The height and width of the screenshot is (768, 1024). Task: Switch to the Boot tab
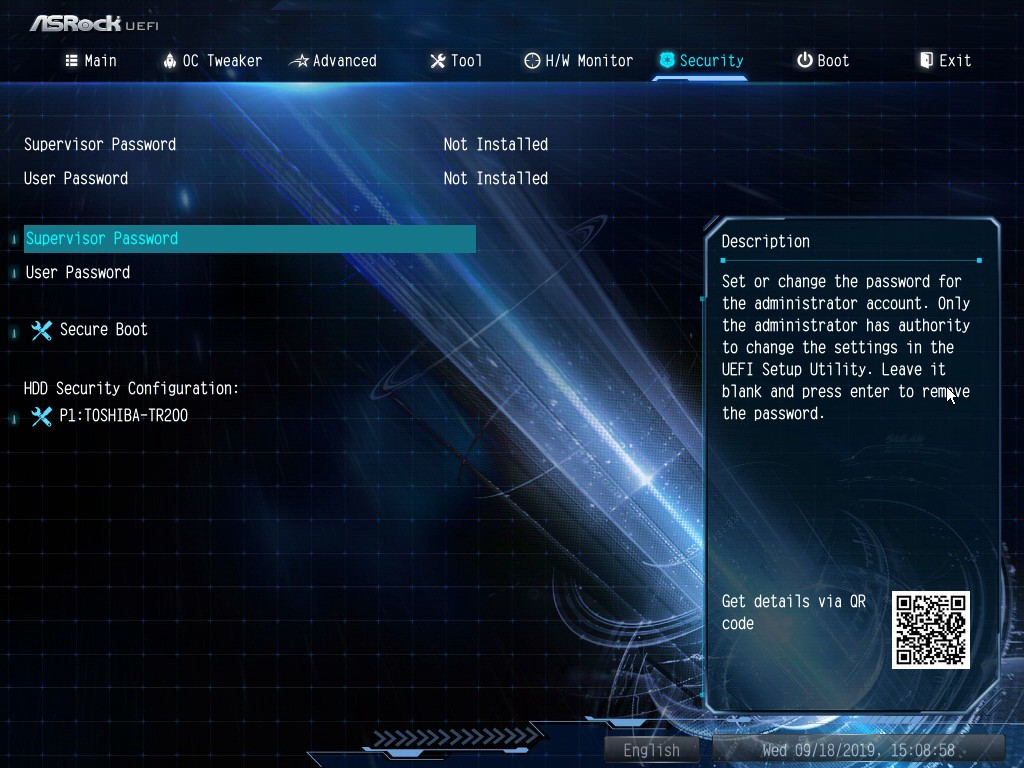823,61
